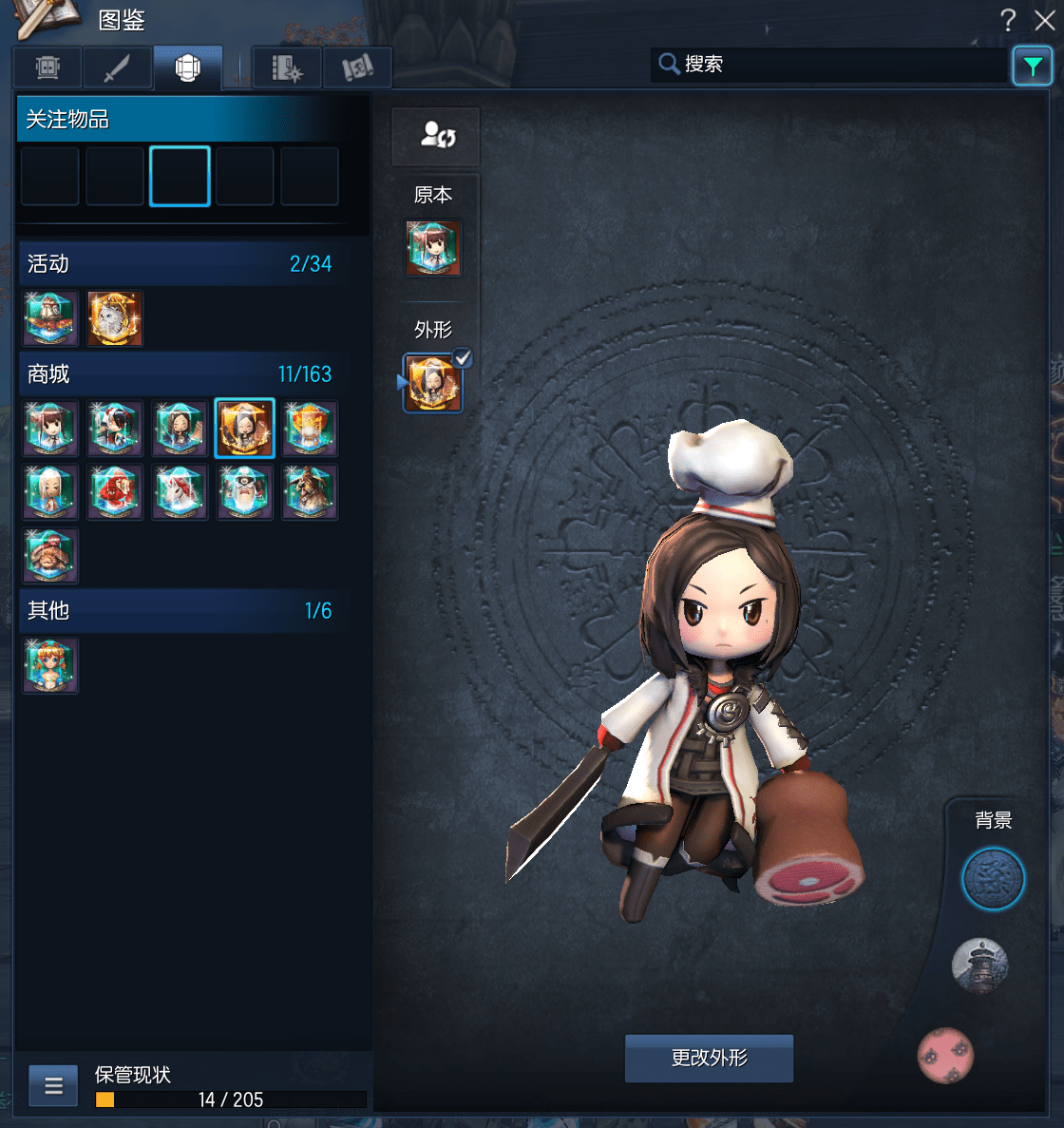Select the checked 外形 appearance thumbnail
1064x1128 pixels.
click(433, 383)
